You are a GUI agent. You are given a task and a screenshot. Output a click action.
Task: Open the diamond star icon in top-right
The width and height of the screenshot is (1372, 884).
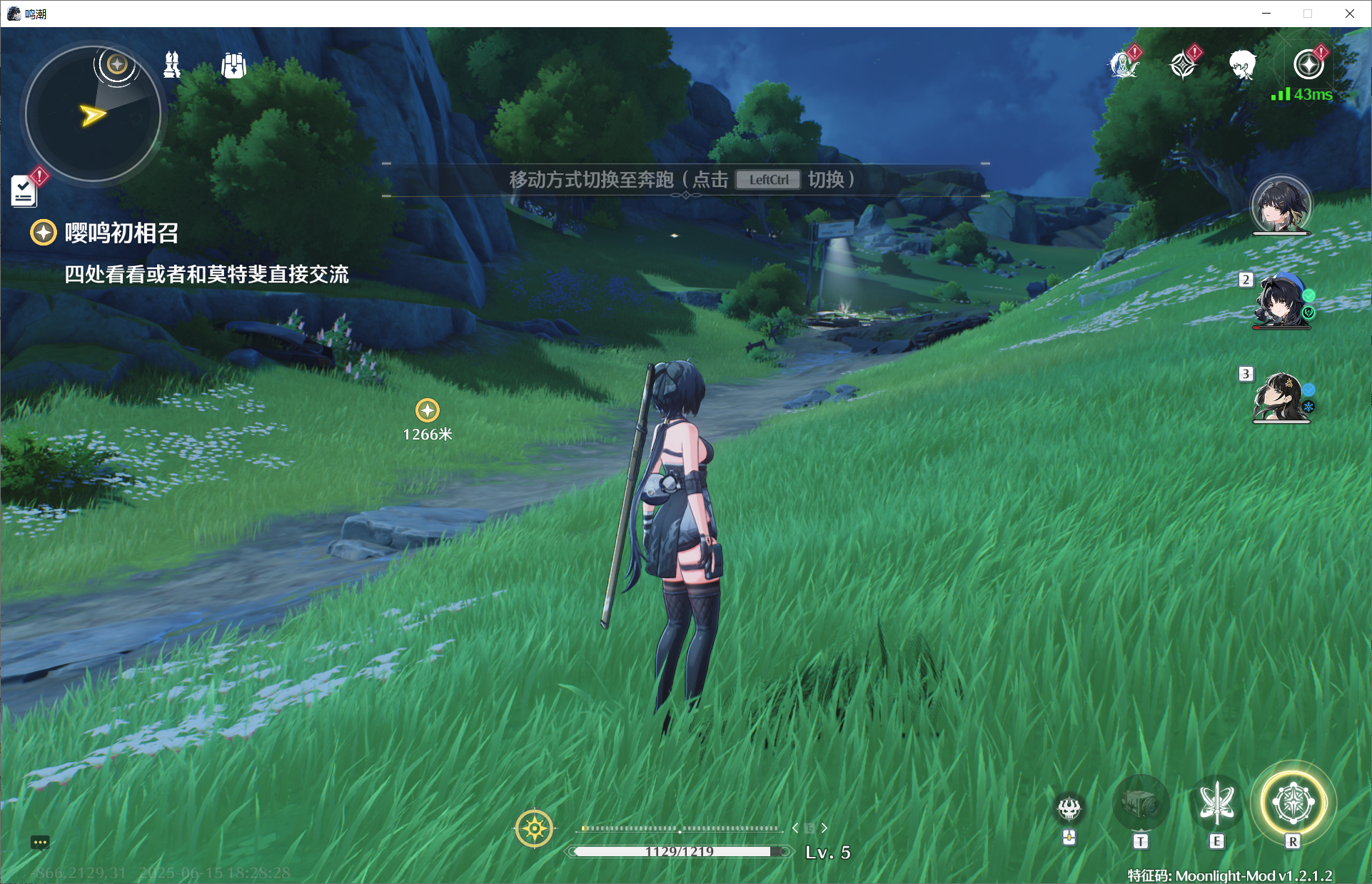tap(1184, 65)
